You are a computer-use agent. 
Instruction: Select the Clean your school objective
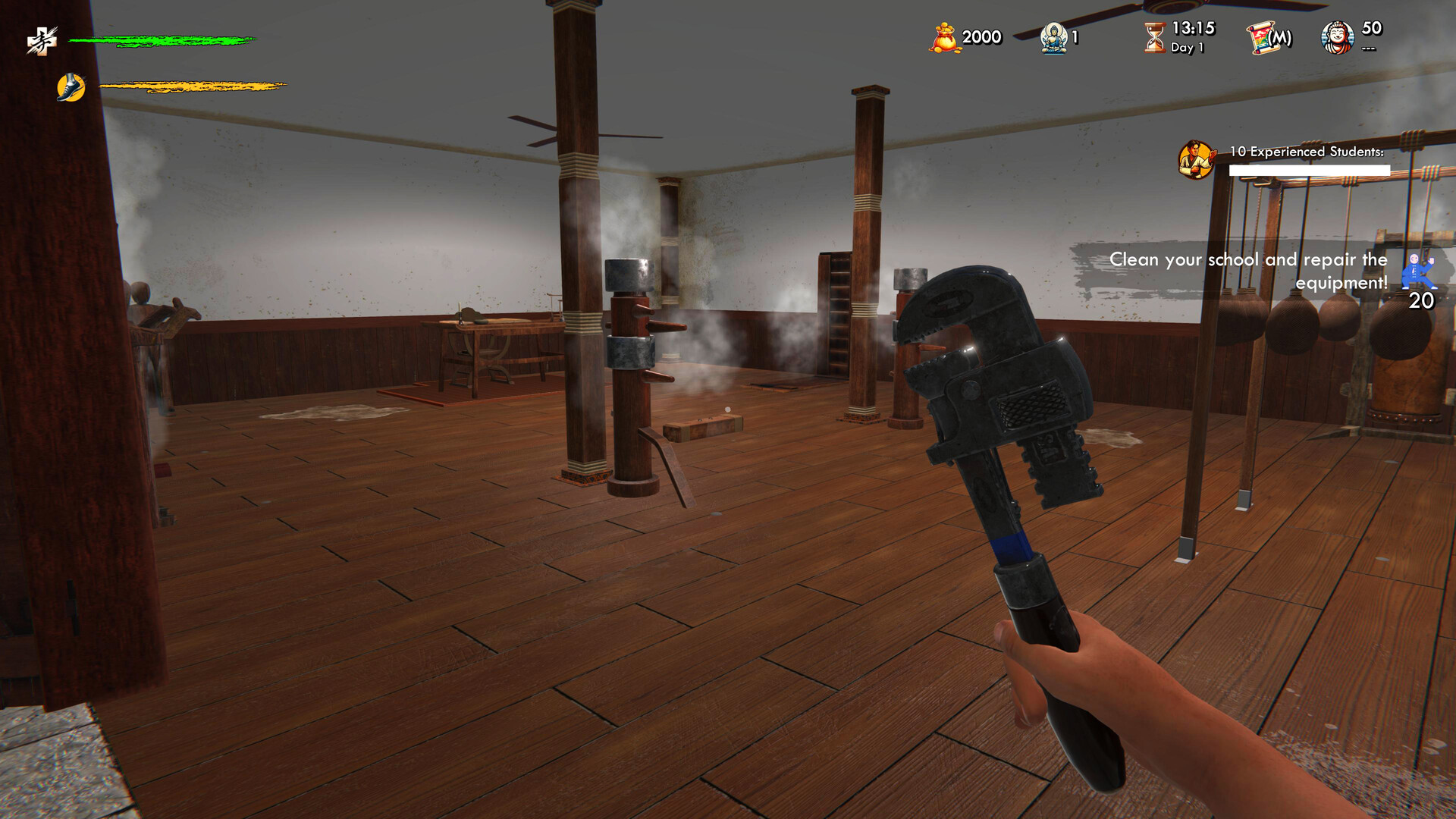click(1247, 271)
